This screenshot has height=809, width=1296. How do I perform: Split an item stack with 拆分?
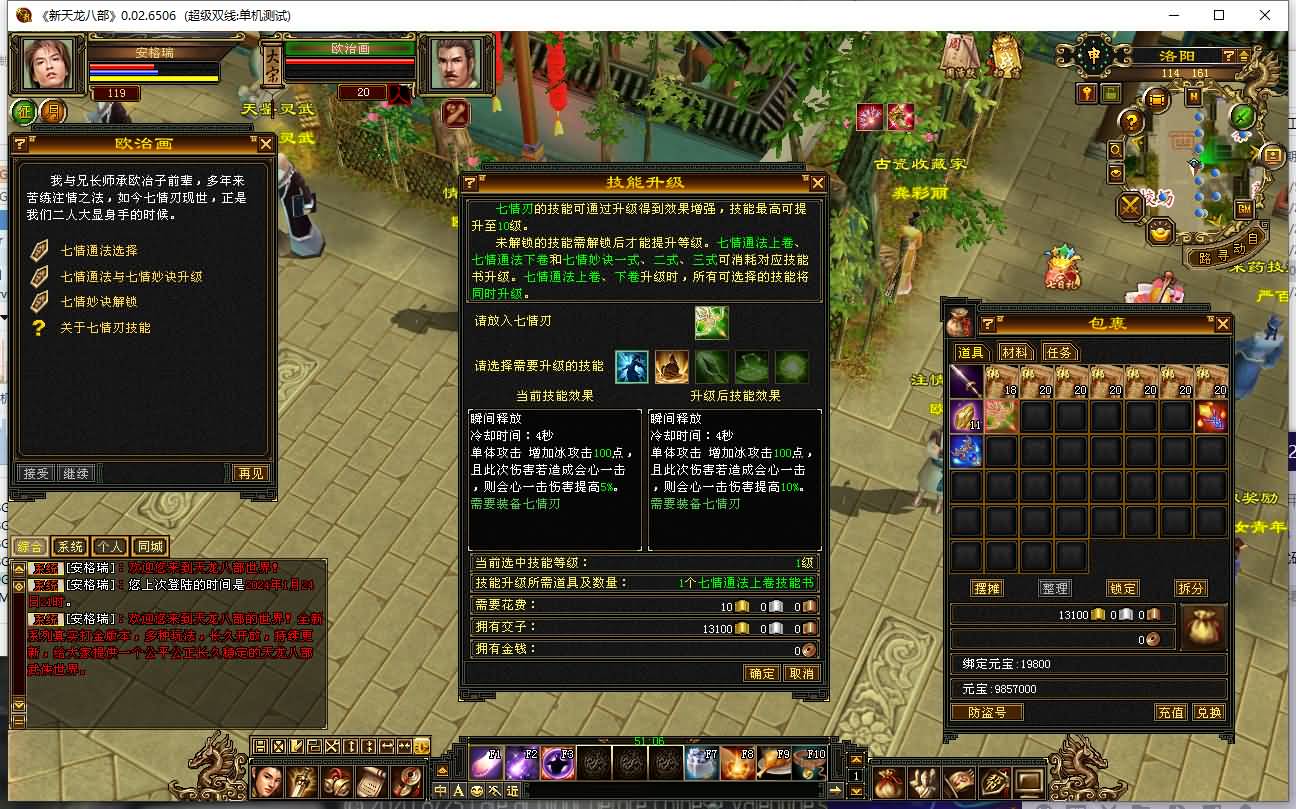(x=1190, y=588)
